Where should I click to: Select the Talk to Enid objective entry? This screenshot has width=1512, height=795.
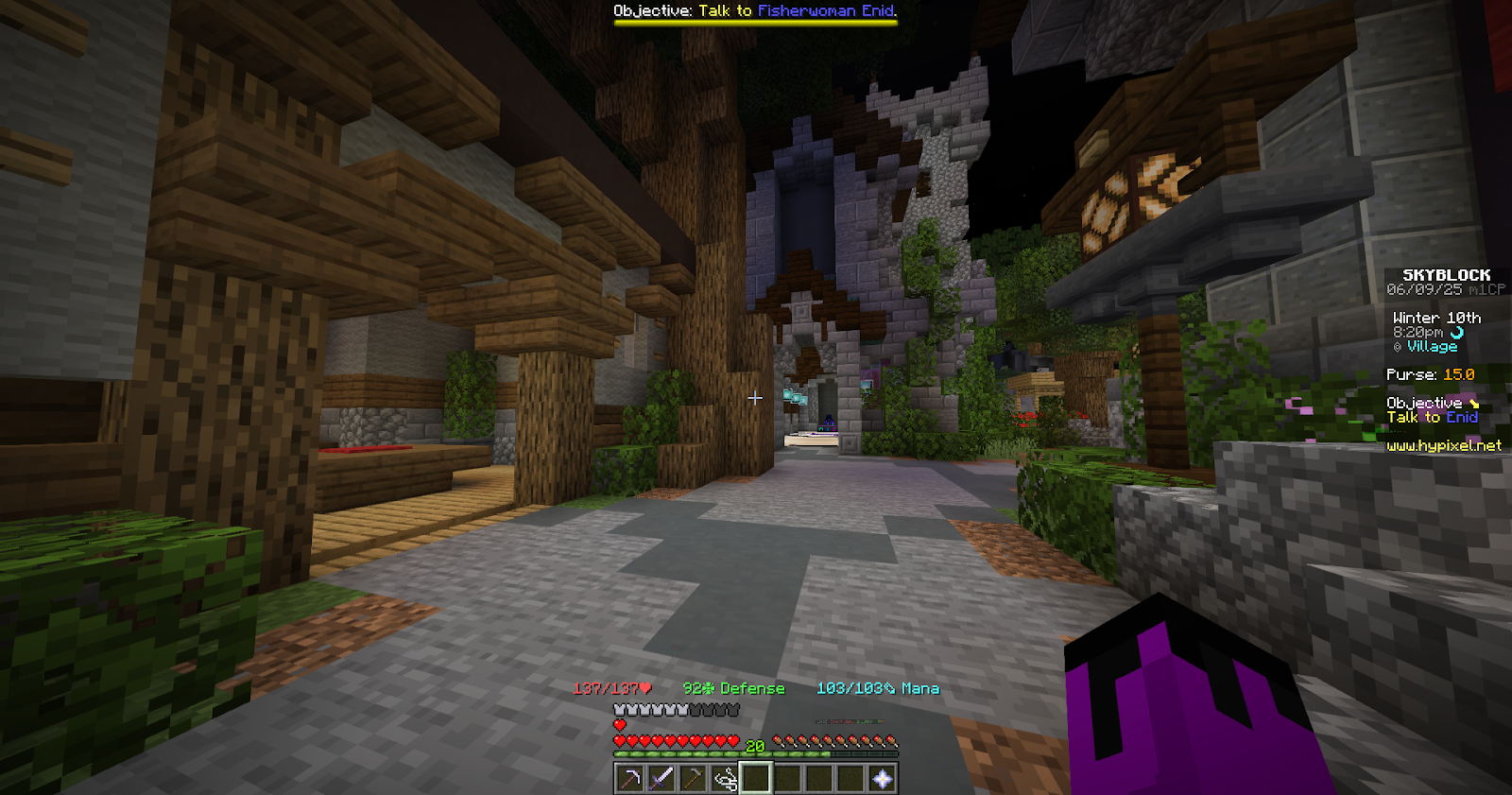[1433, 417]
